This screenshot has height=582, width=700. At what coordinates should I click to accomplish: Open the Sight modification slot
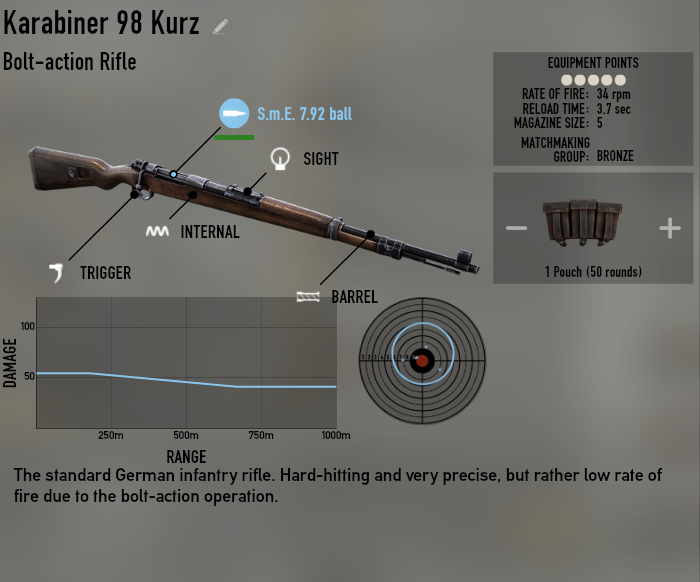(x=281, y=158)
